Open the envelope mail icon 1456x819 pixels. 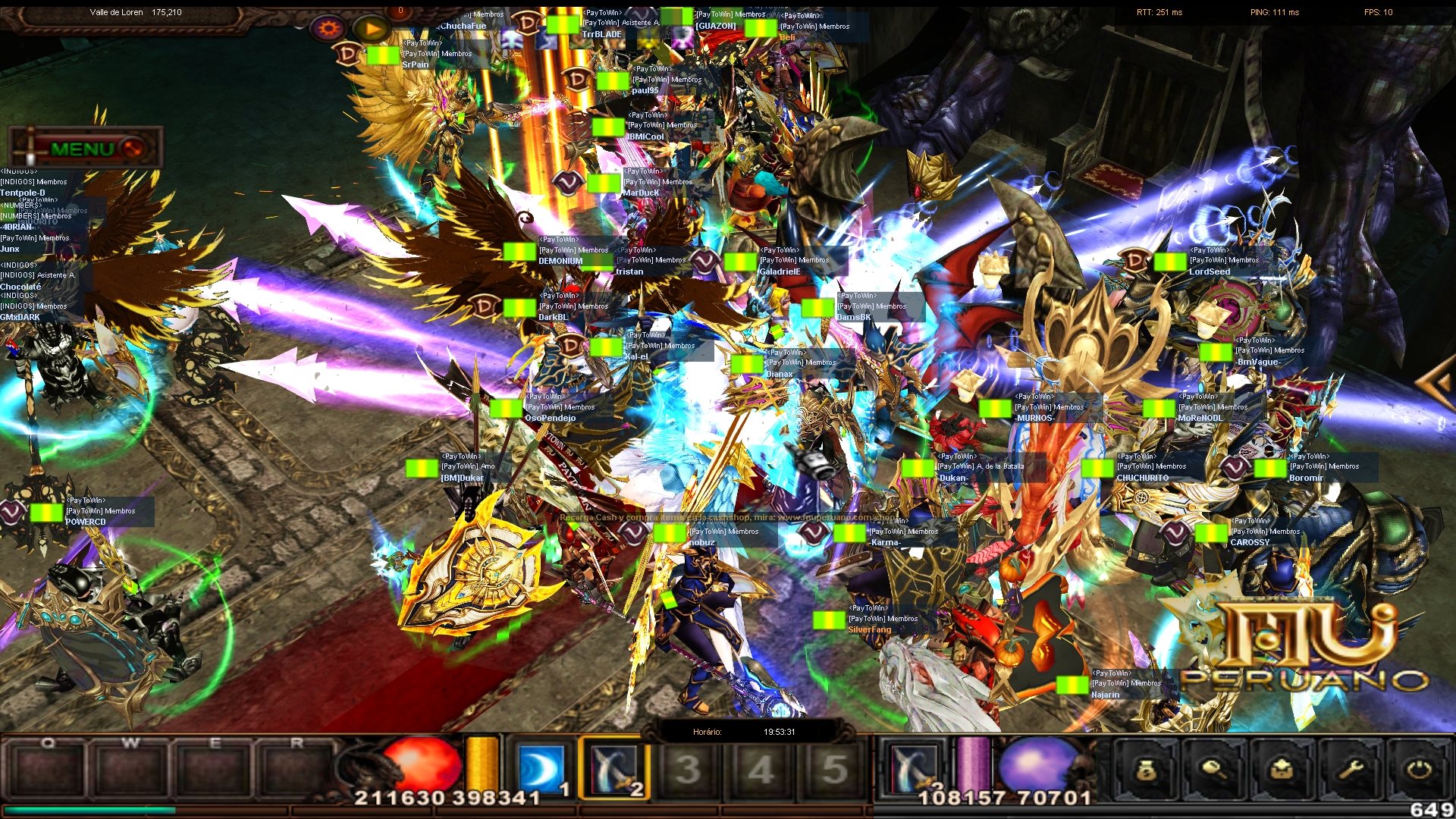[x=1282, y=770]
